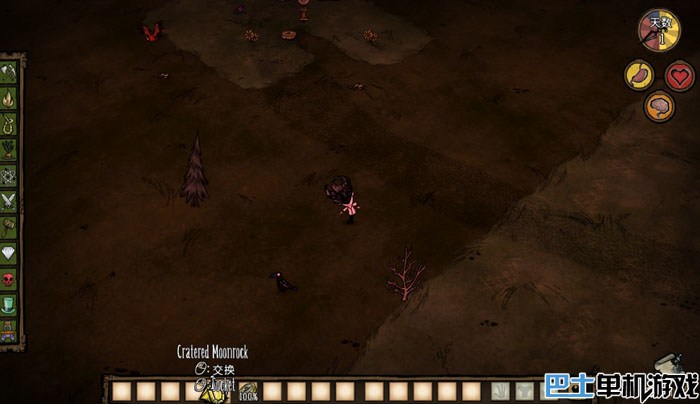Select the Cratered Moonrock inventory slot

click(x=211, y=391)
